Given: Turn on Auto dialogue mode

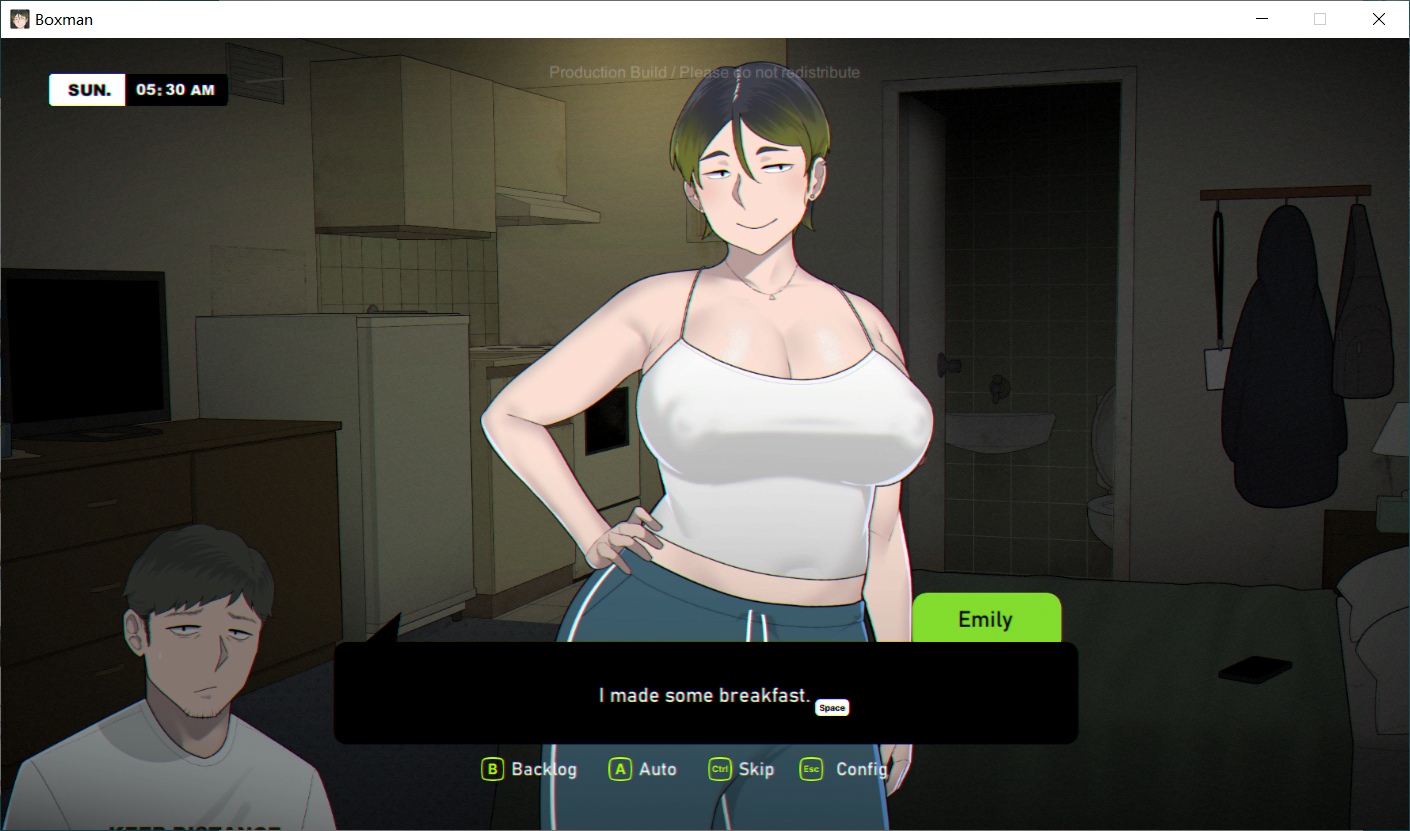Looking at the screenshot, I should coord(643,769).
